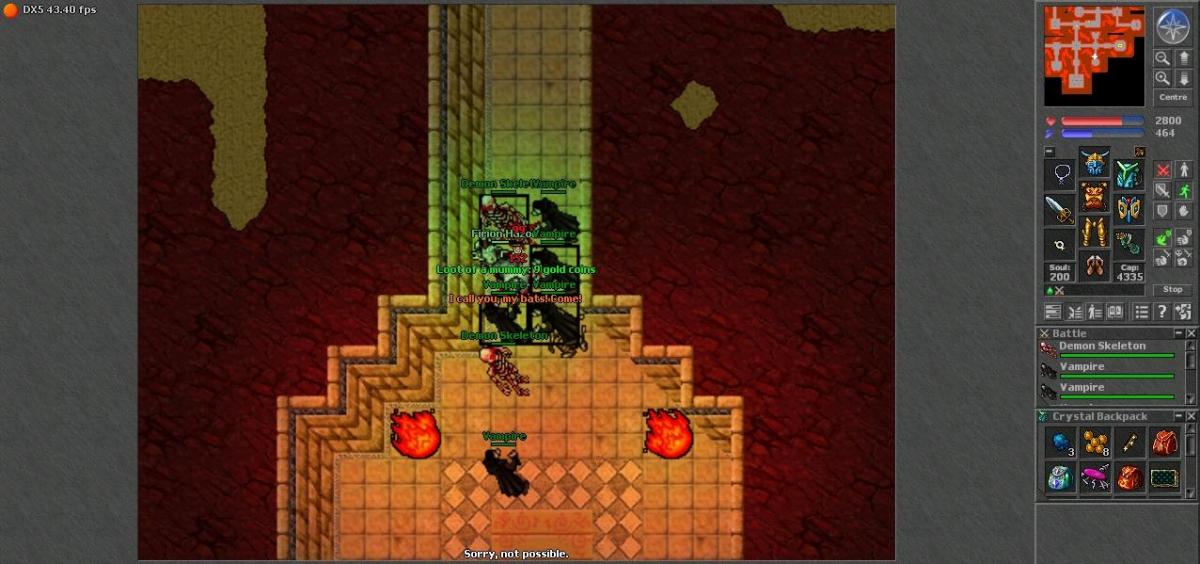Close the Crystal Backpack panel

tap(1190, 416)
